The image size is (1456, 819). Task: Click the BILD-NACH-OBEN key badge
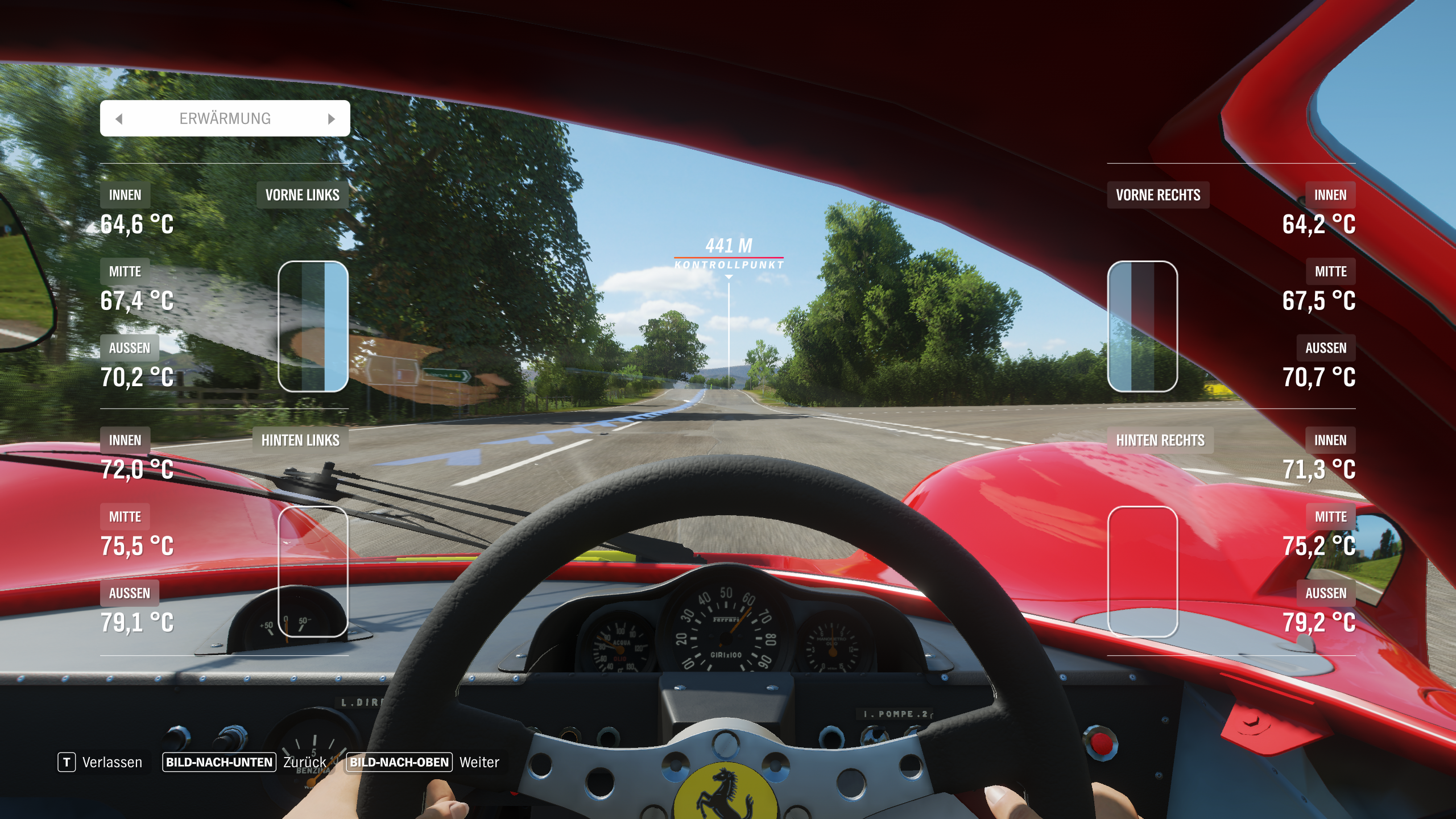click(400, 762)
